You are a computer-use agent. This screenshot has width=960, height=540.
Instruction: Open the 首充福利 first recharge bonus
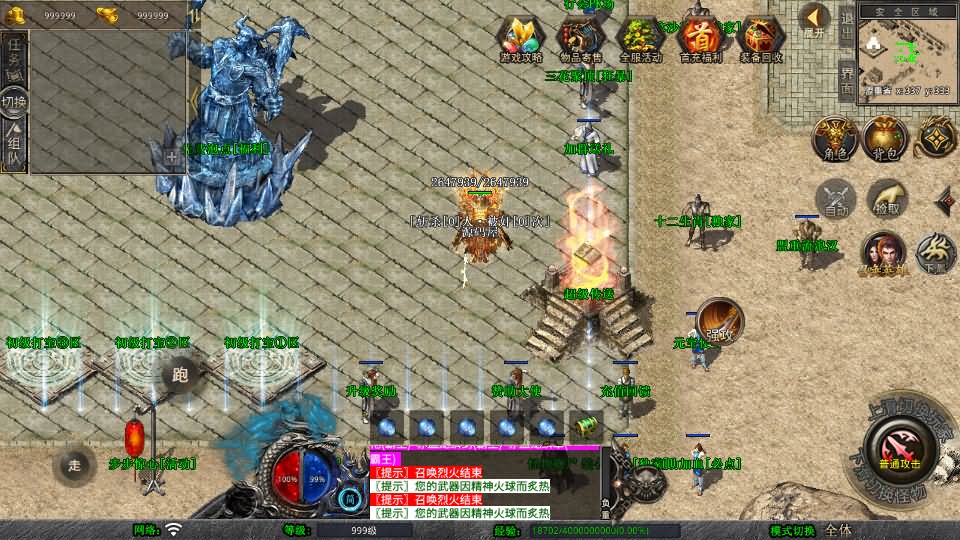coord(700,39)
